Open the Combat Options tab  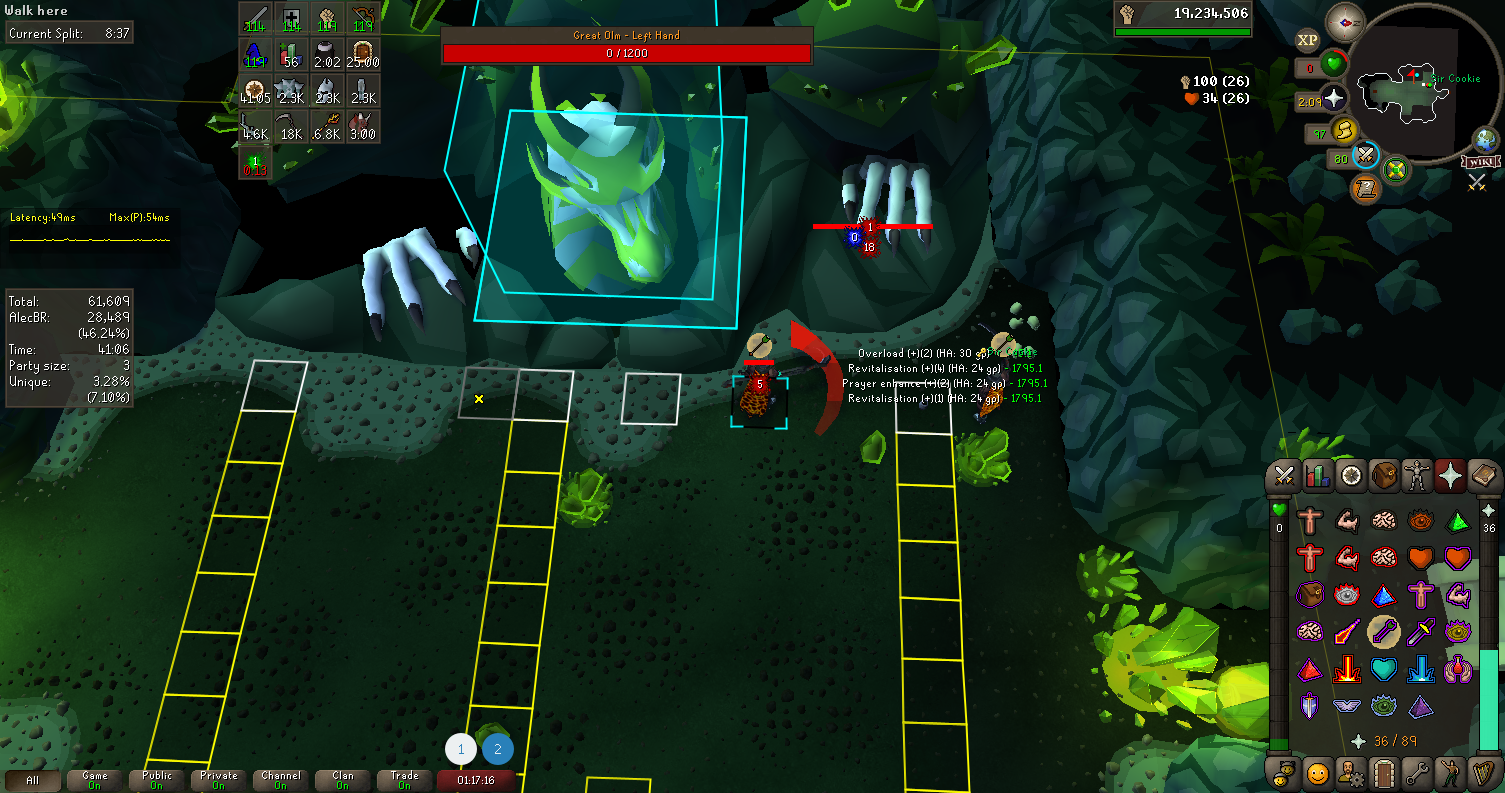click(x=1285, y=477)
